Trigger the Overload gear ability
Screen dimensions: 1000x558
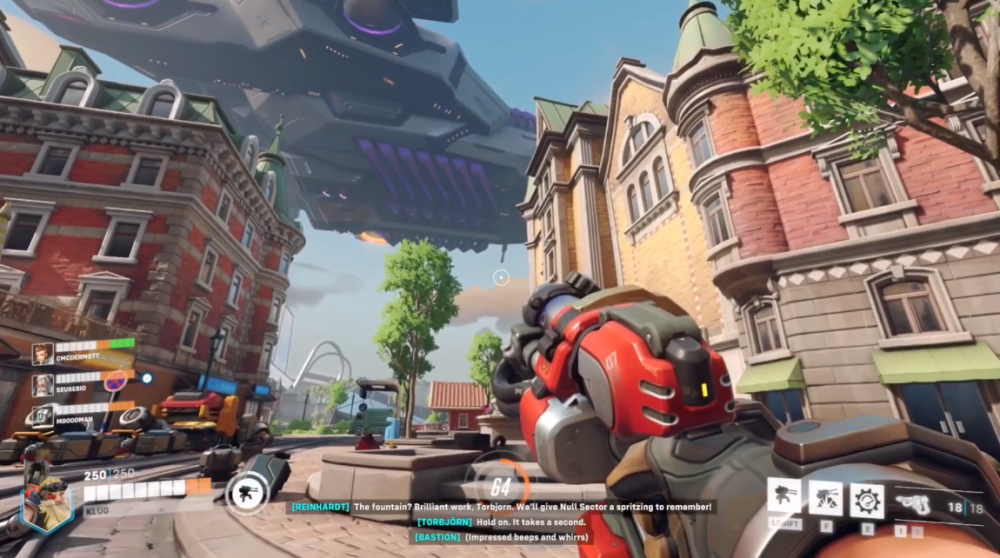coord(866,498)
